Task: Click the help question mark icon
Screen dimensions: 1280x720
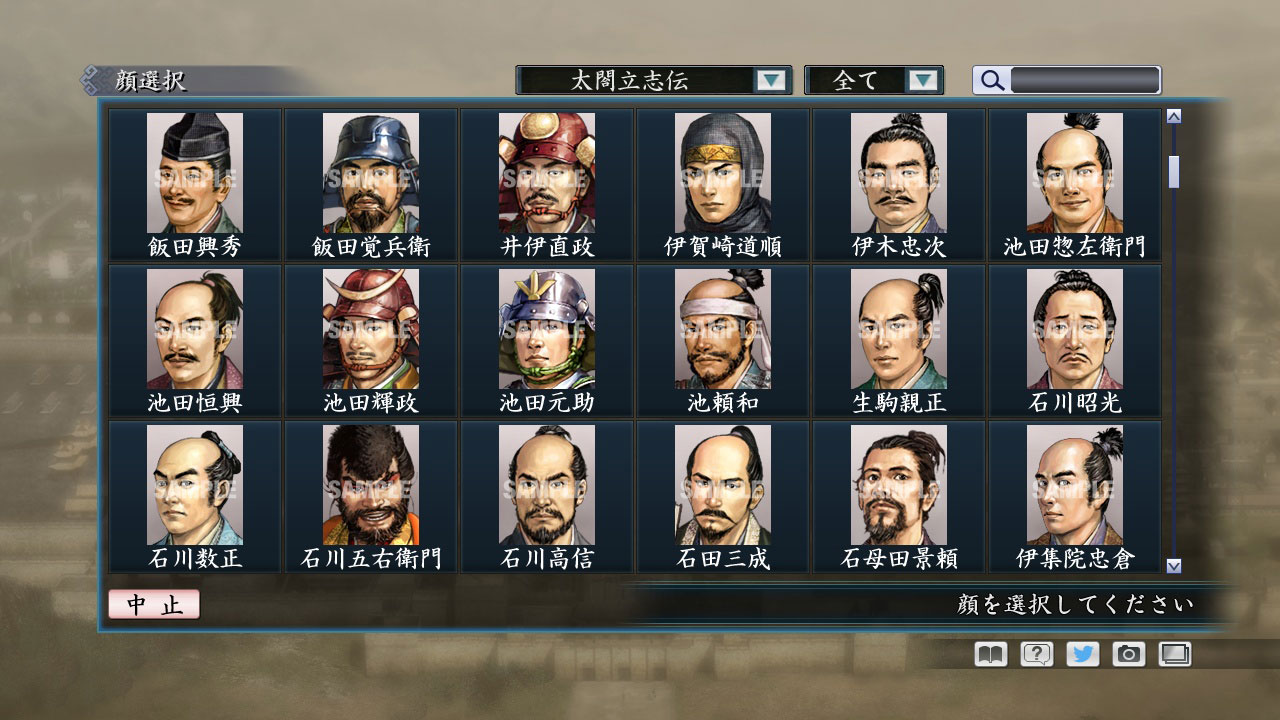Action: tap(1034, 654)
